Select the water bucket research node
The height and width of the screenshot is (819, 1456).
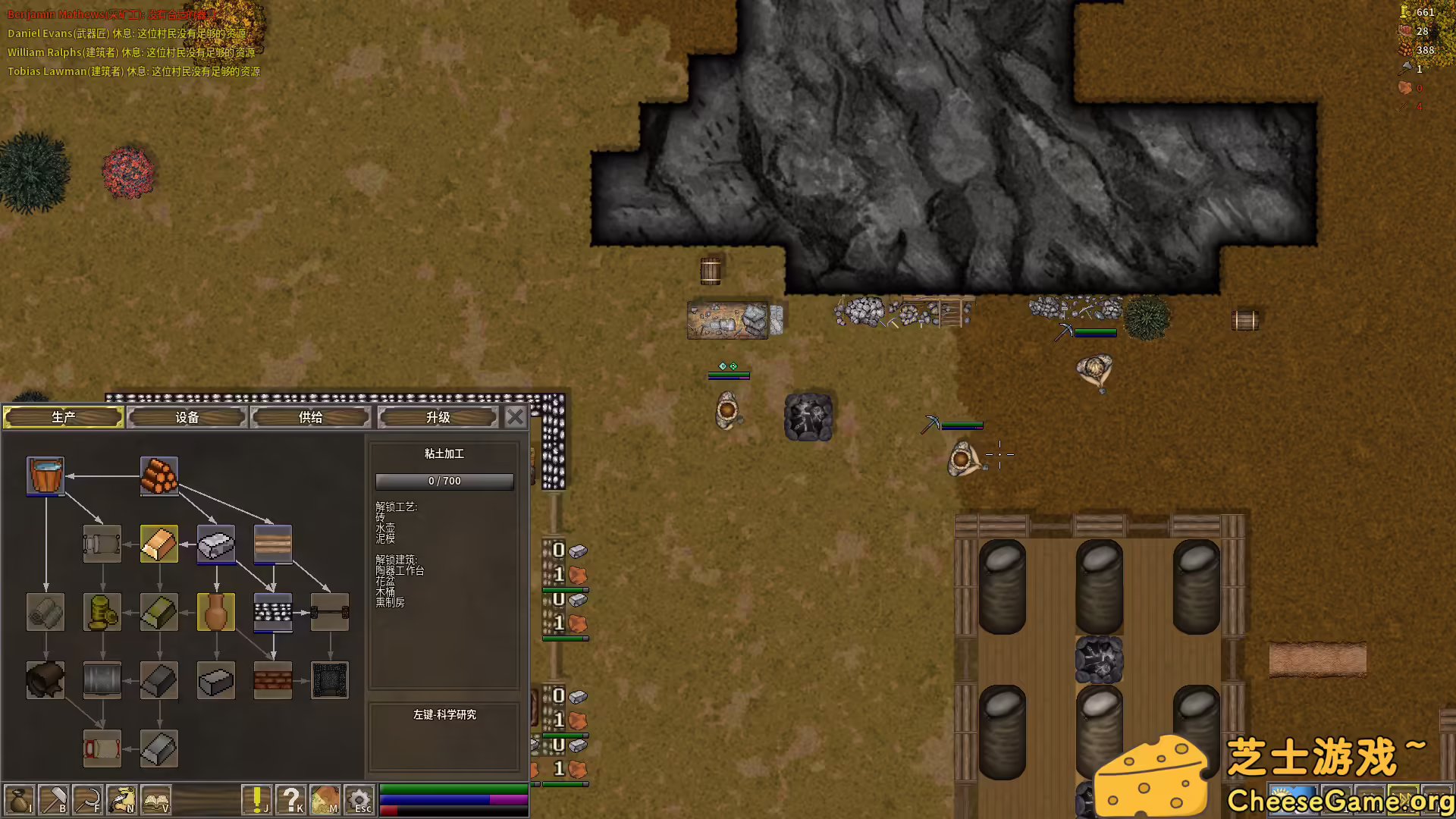[45, 475]
